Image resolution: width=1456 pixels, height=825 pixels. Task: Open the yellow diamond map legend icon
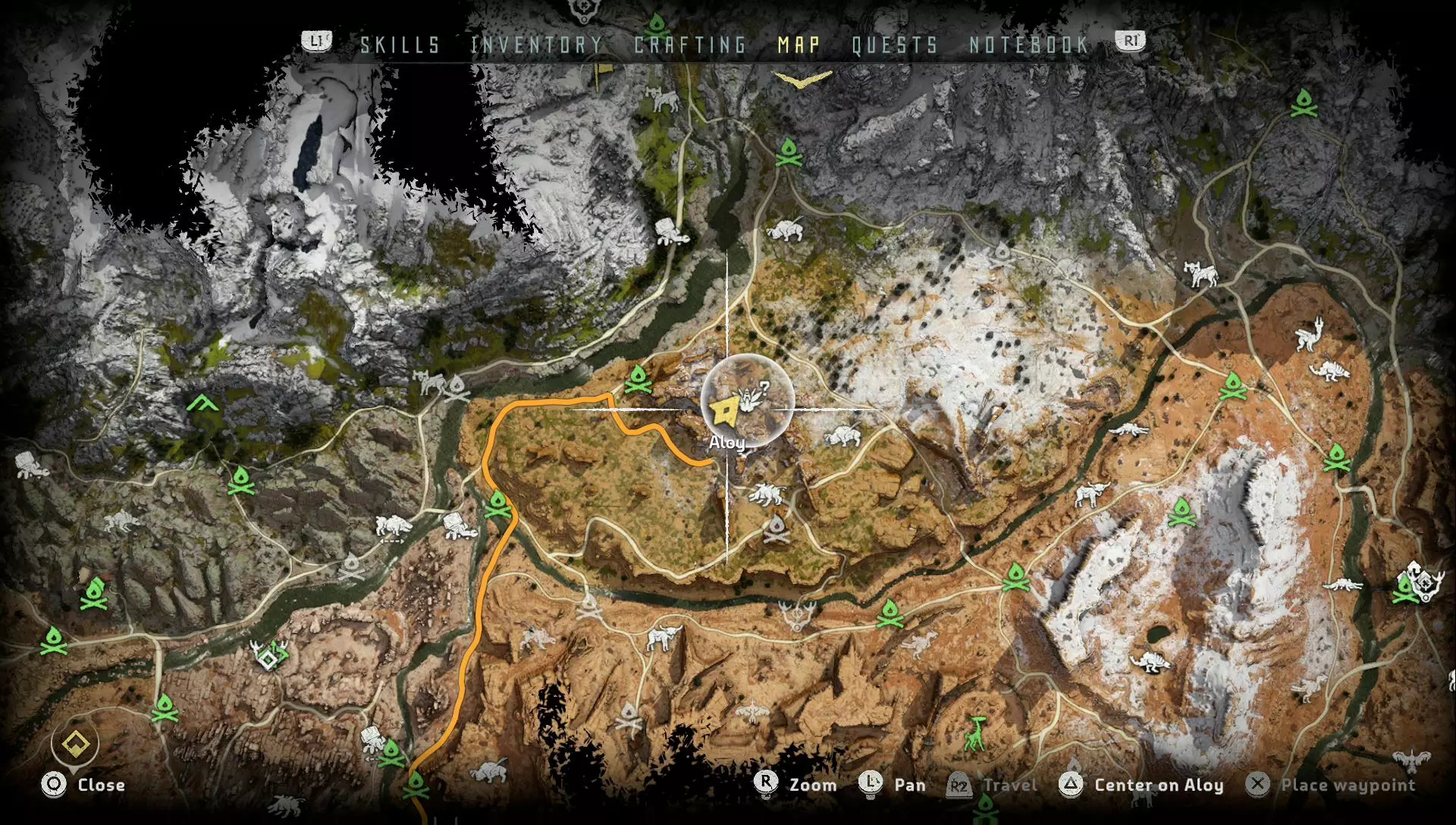pyautogui.click(x=76, y=744)
